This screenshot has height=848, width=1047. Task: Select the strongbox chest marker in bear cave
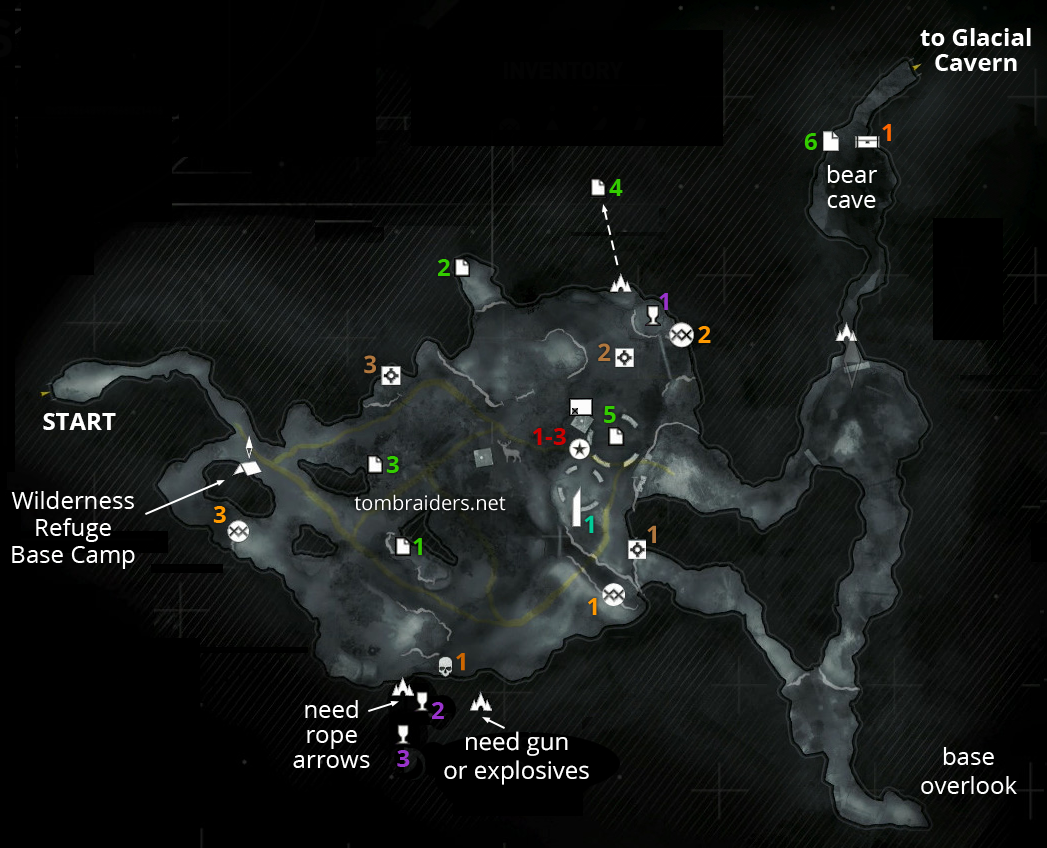(866, 141)
